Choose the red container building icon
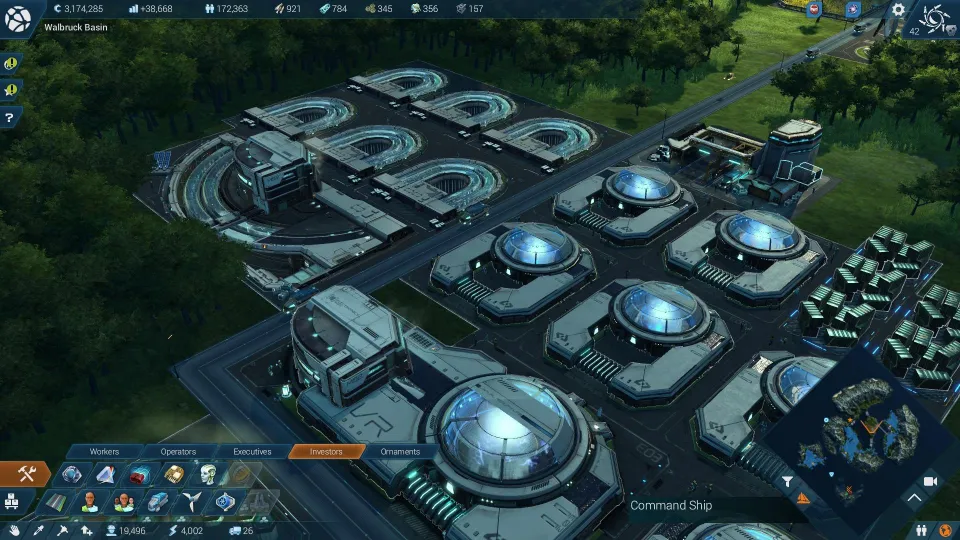This screenshot has height=540, width=960. pyautogui.click(x=139, y=474)
